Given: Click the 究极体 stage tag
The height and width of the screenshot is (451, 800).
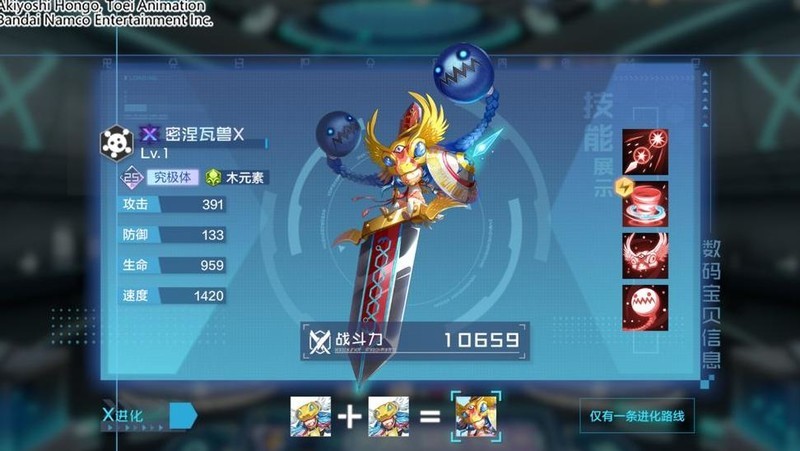Looking at the screenshot, I should pos(169,178).
